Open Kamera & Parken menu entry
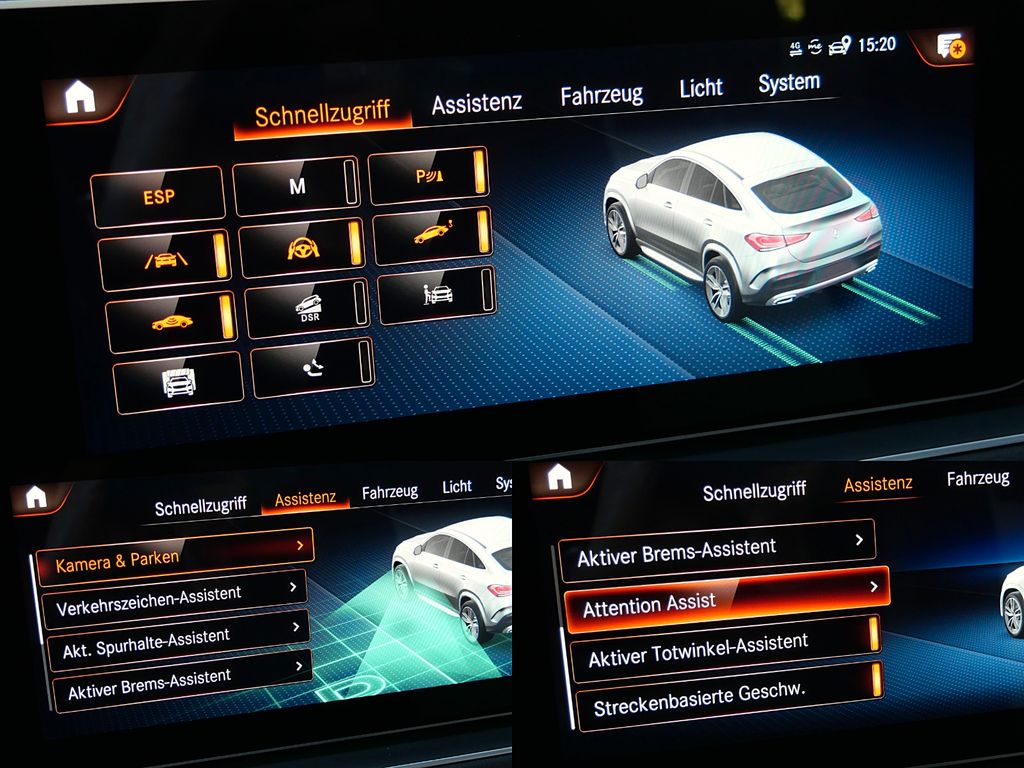1024x768 pixels. [x=175, y=559]
